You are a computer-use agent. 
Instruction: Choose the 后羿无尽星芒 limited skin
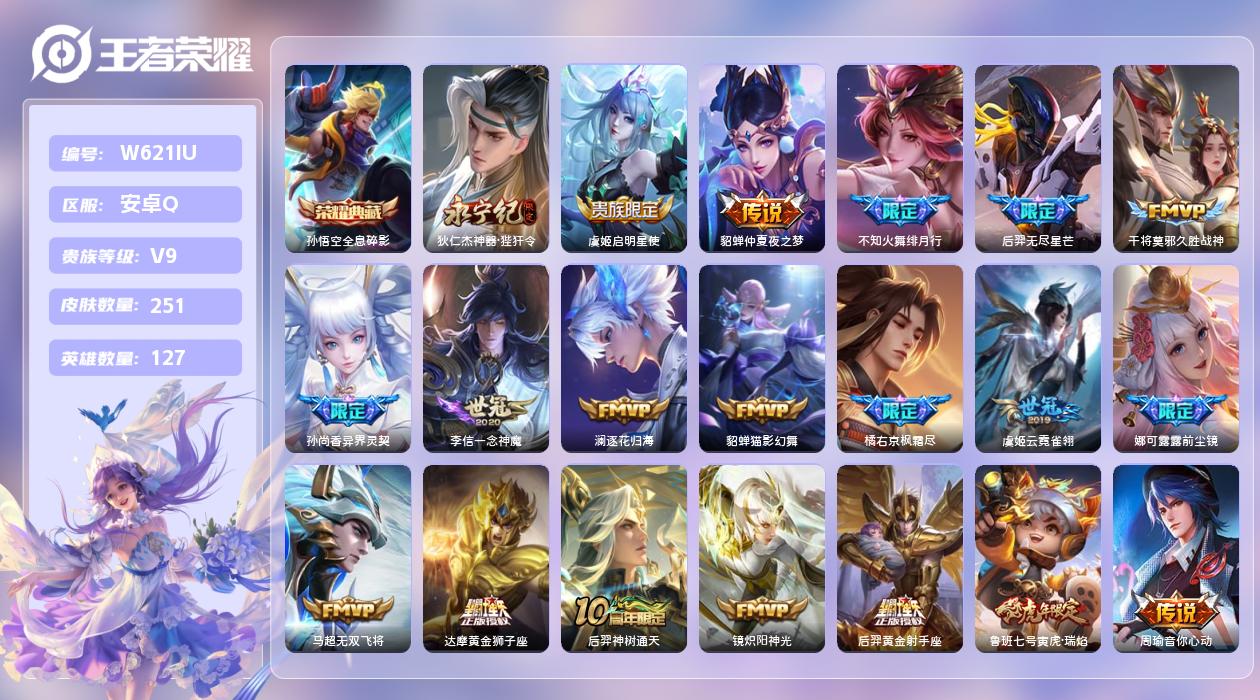click(1038, 158)
